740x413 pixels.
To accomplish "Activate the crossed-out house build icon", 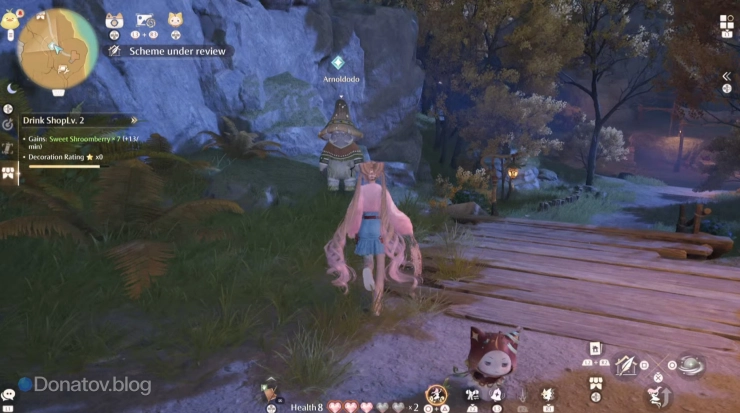I will tap(627, 366).
